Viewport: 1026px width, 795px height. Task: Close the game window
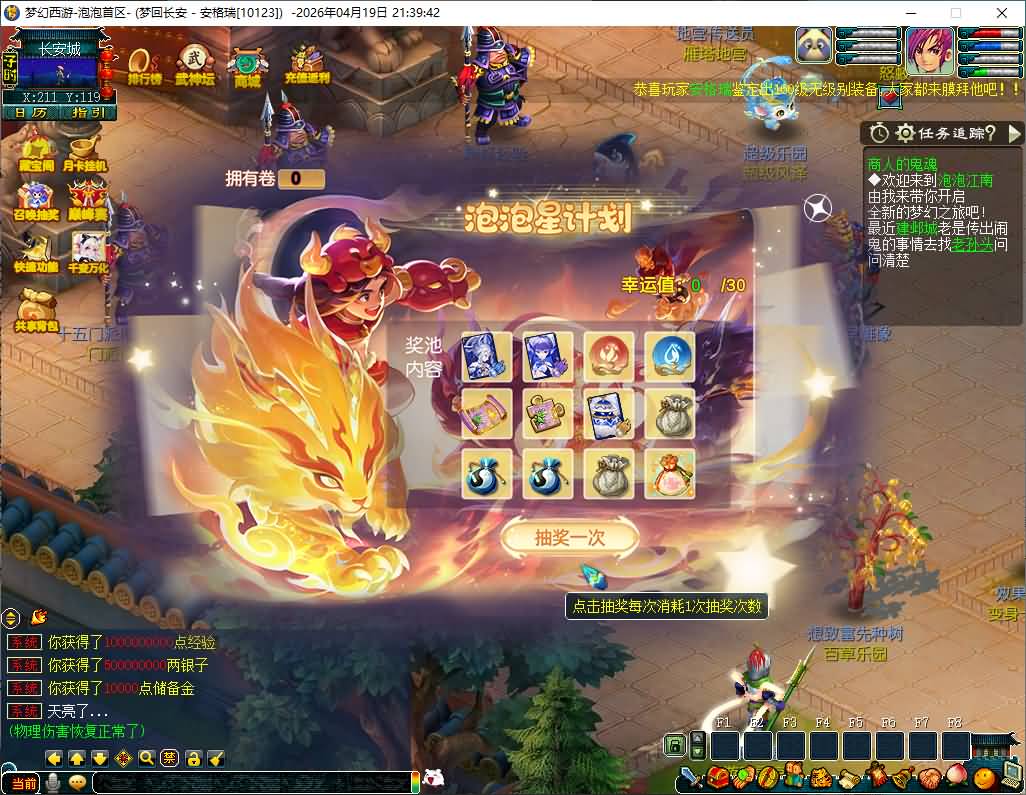pyautogui.click(x=1001, y=13)
